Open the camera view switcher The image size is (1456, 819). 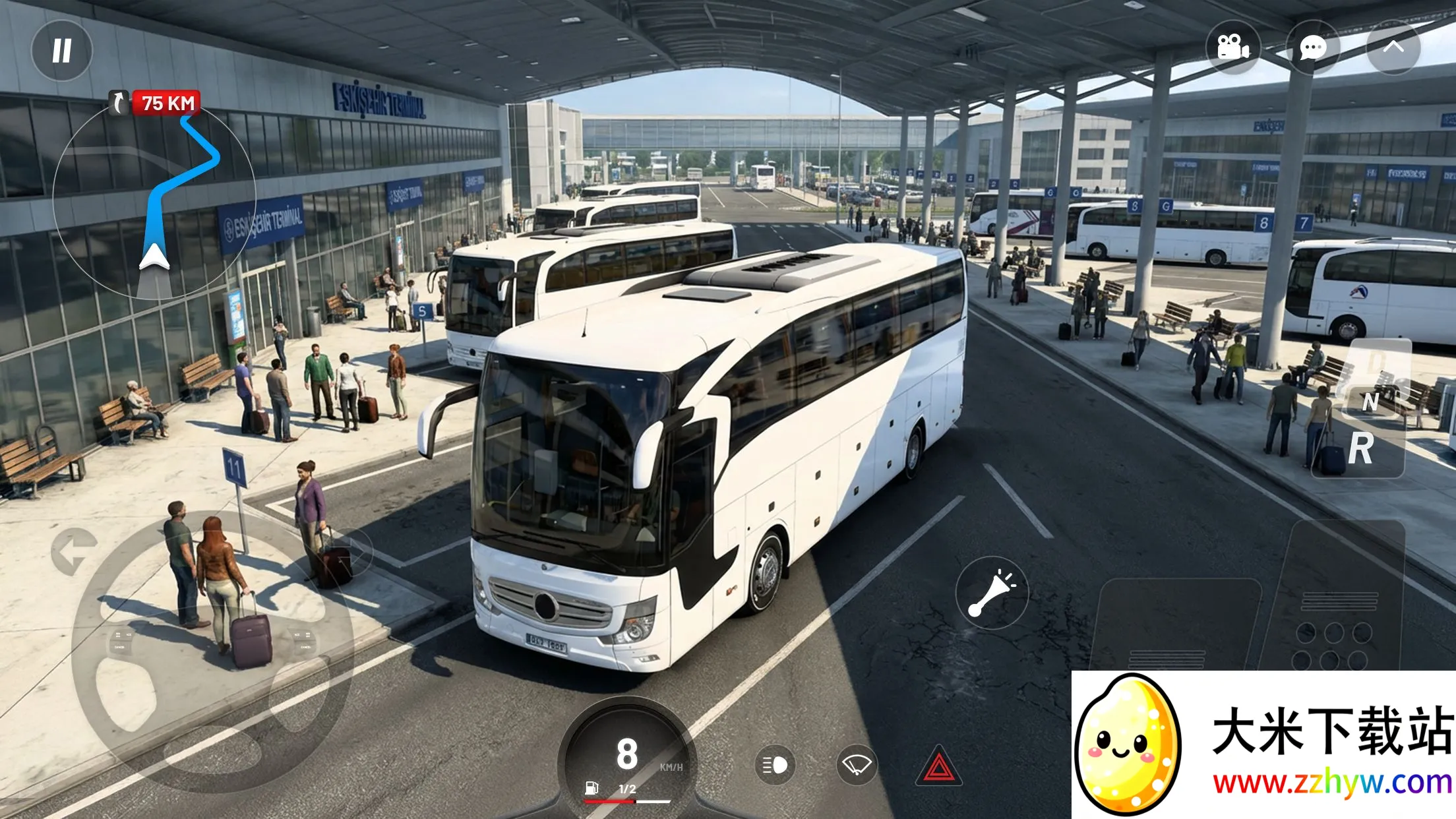(1234, 47)
